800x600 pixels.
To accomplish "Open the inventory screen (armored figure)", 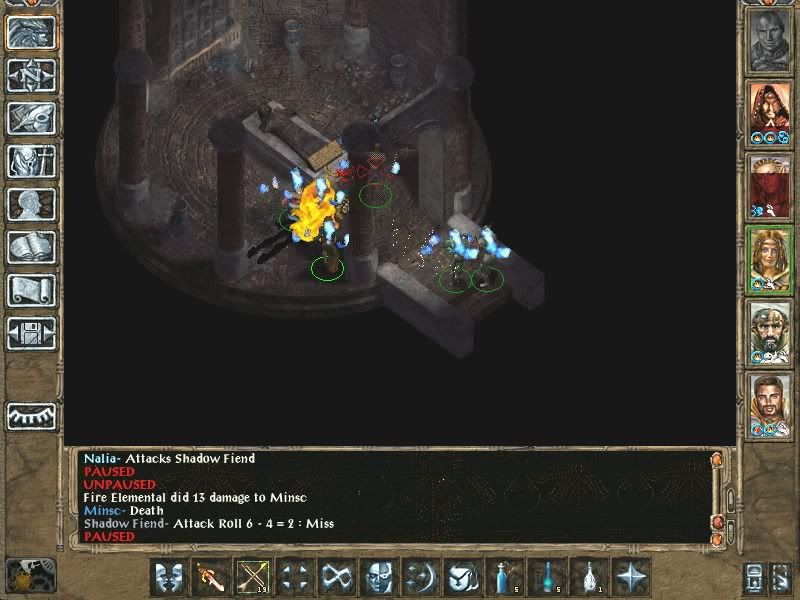I will pyautogui.click(x=31, y=161).
